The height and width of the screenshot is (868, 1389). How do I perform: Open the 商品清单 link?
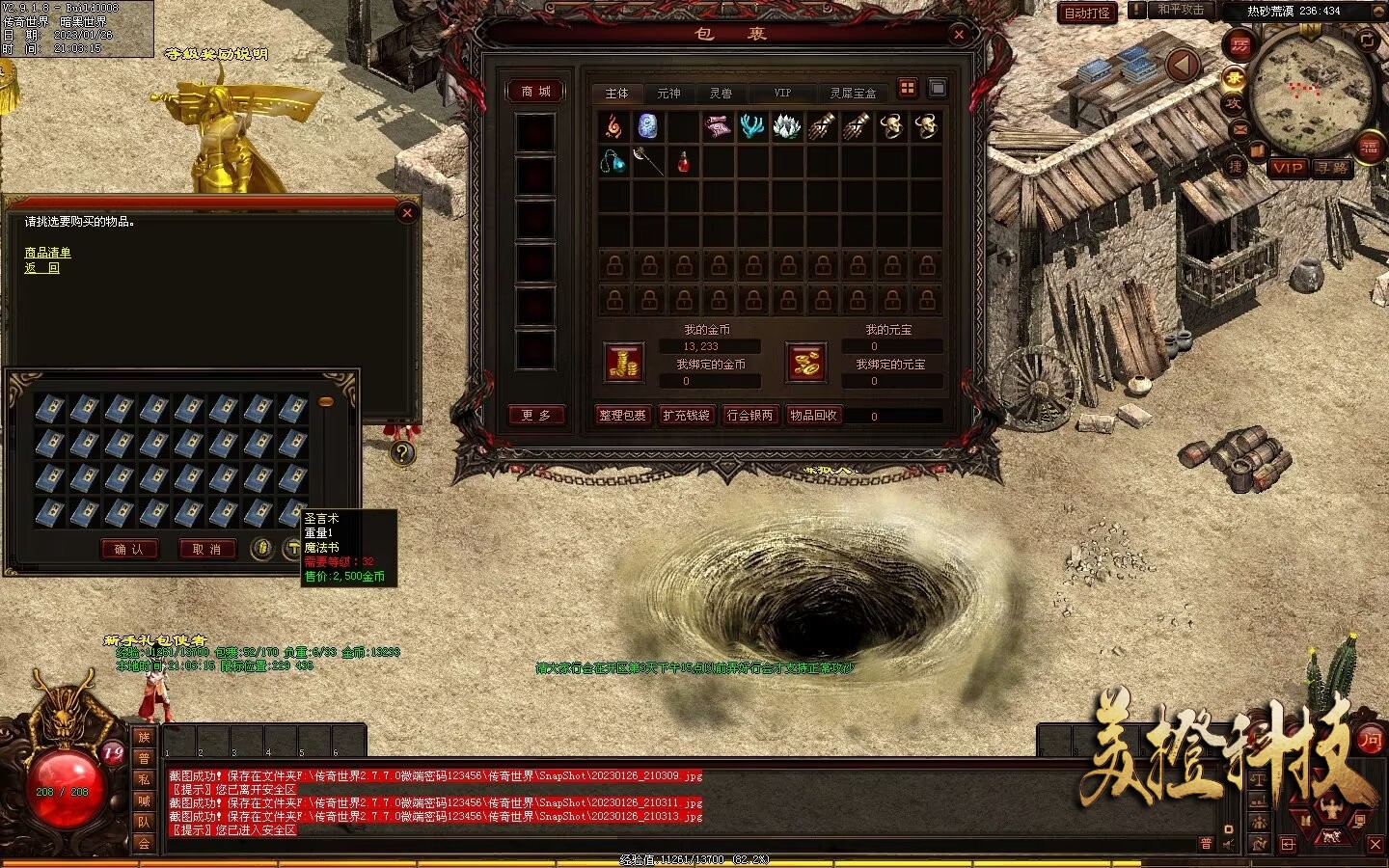coord(47,253)
